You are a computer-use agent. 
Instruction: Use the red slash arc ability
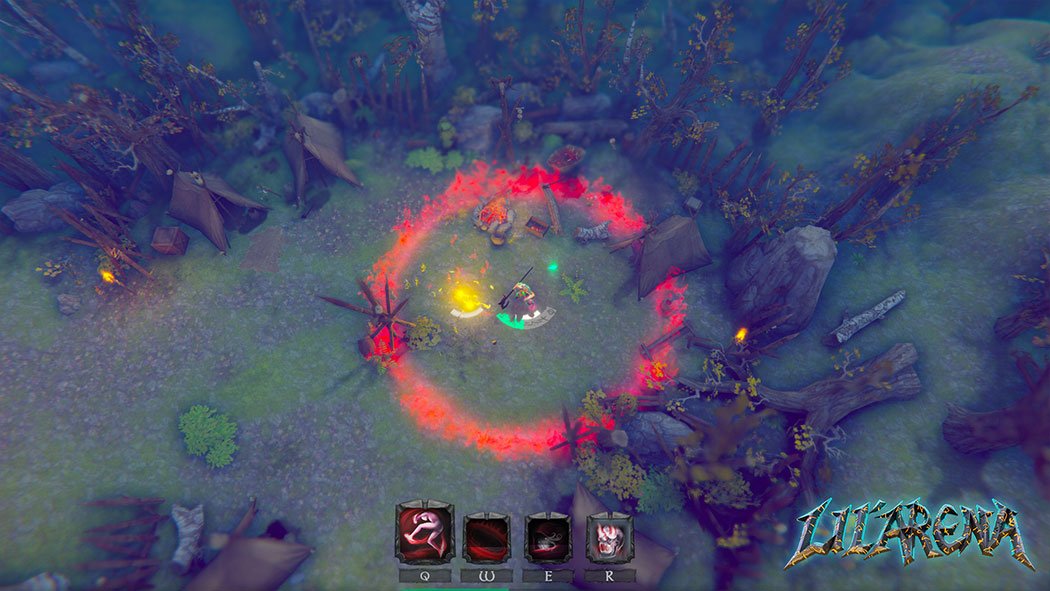(x=486, y=537)
